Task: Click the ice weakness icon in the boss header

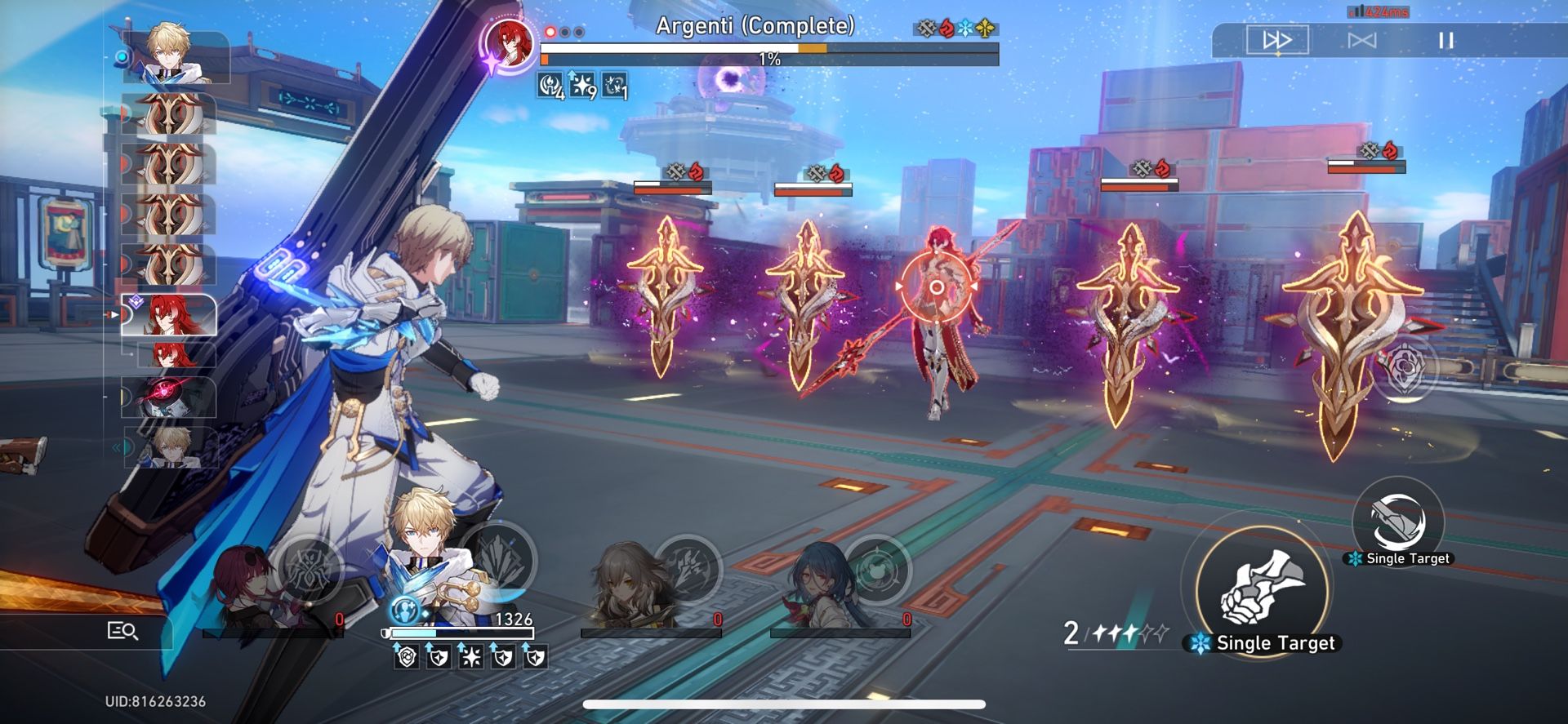Action: point(967,29)
